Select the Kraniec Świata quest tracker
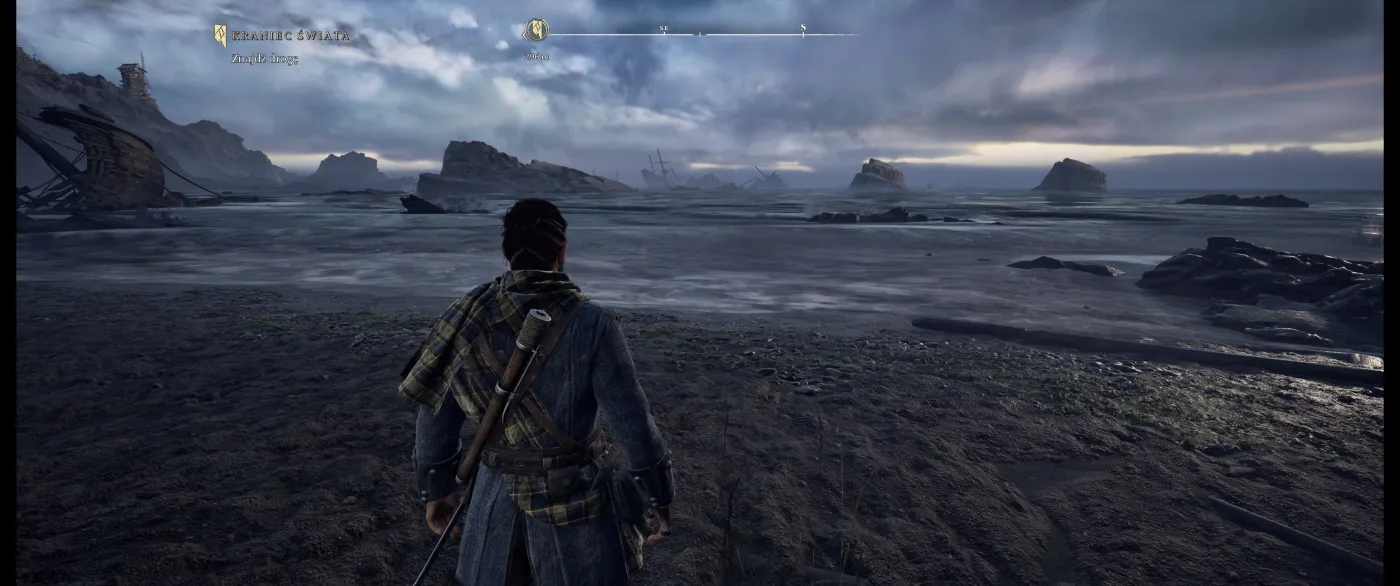This screenshot has width=1400, height=586. click(x=290, y=36)
